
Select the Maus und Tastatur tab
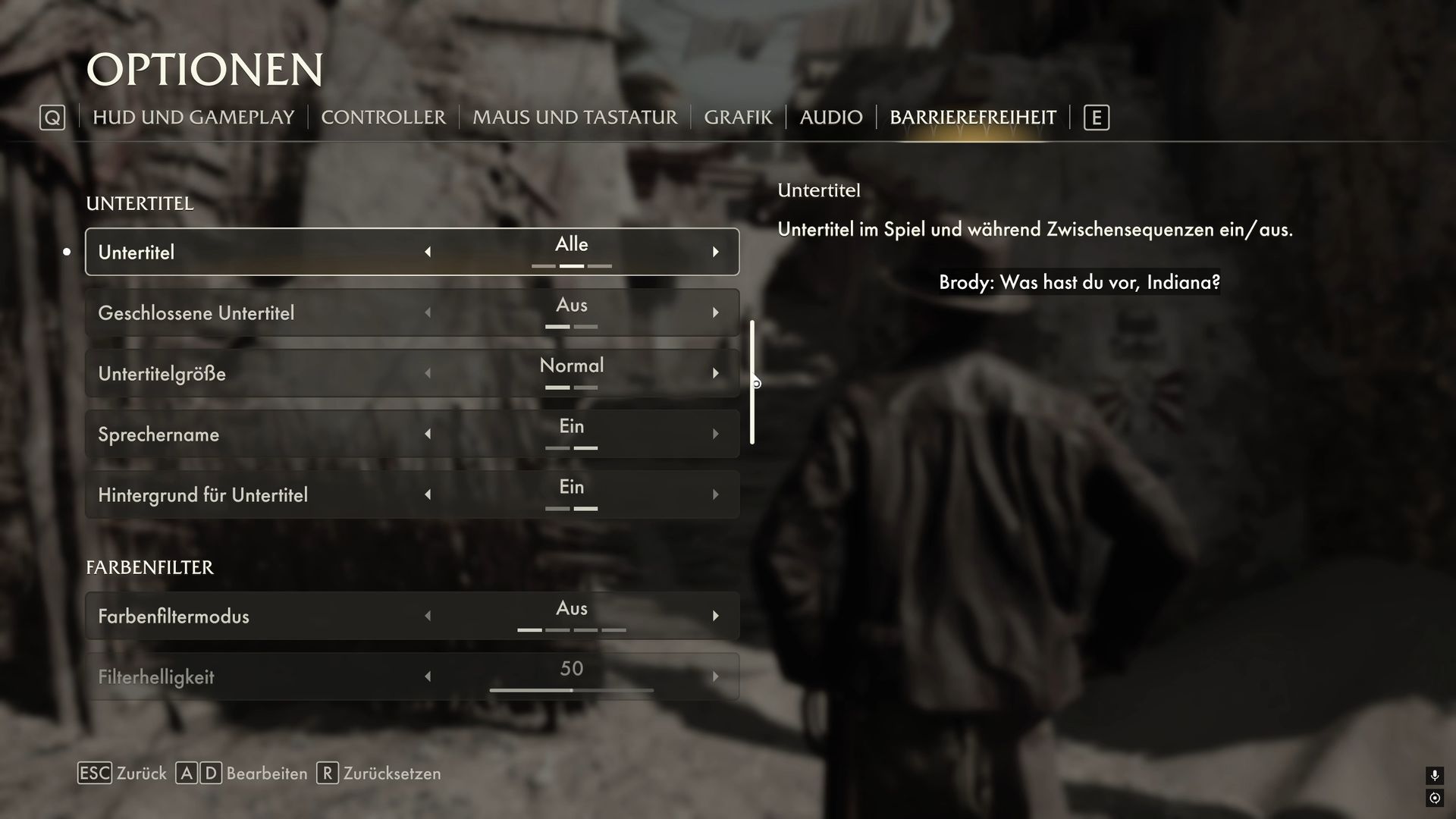coord(575,118)
